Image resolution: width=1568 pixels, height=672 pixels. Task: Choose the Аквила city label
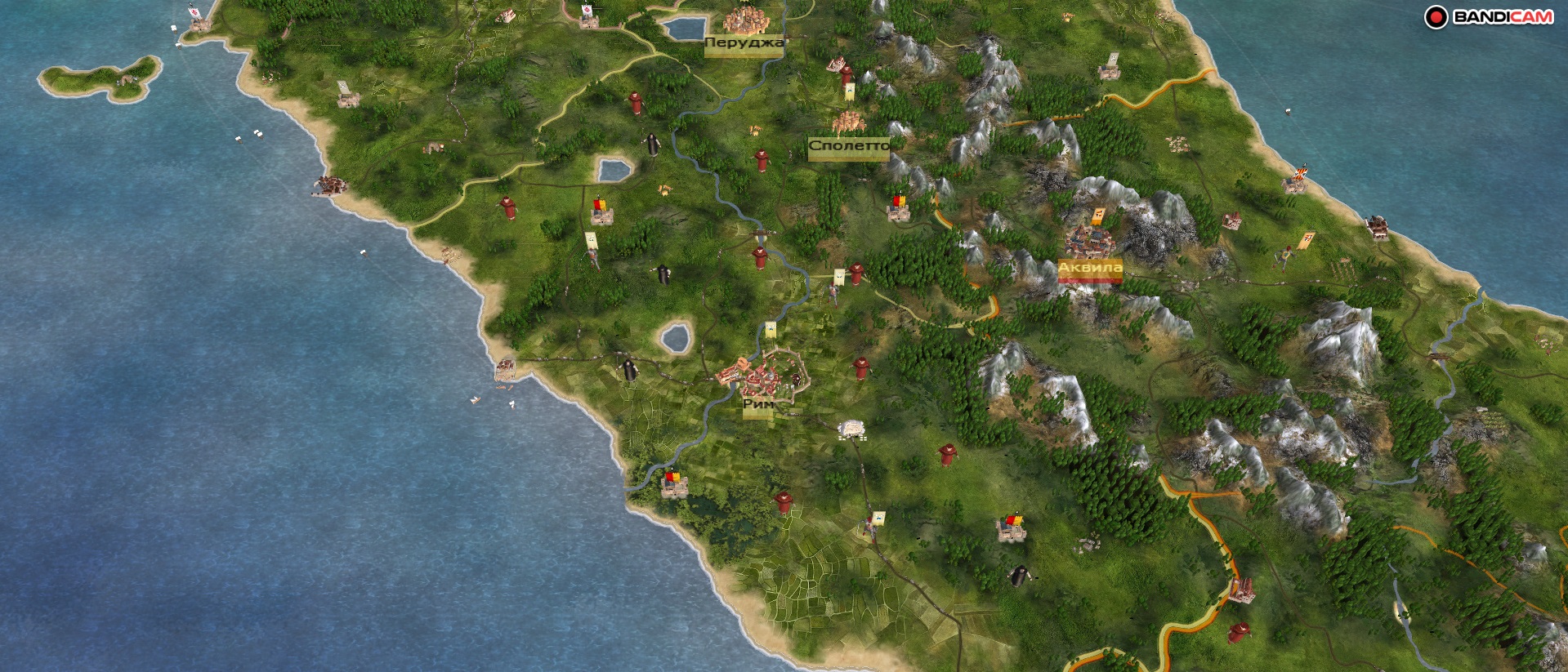tap(1090, 268)
